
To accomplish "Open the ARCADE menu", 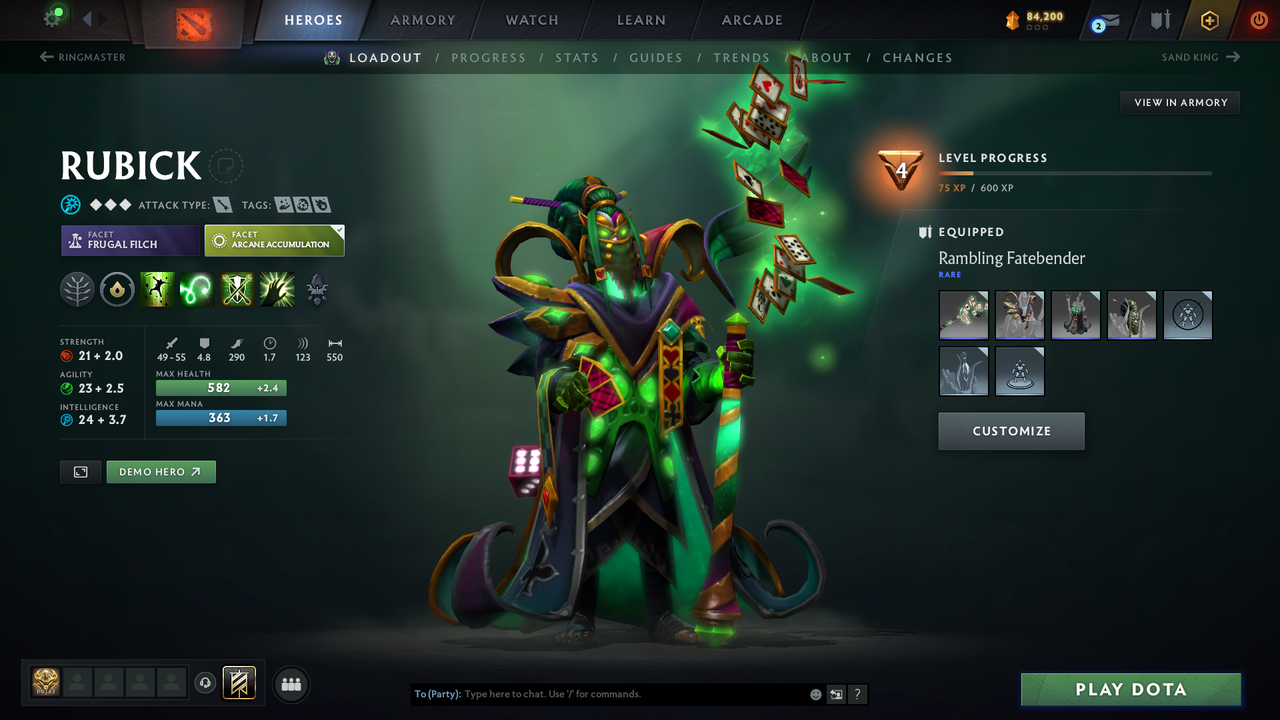I will click(x=751, y=20).
